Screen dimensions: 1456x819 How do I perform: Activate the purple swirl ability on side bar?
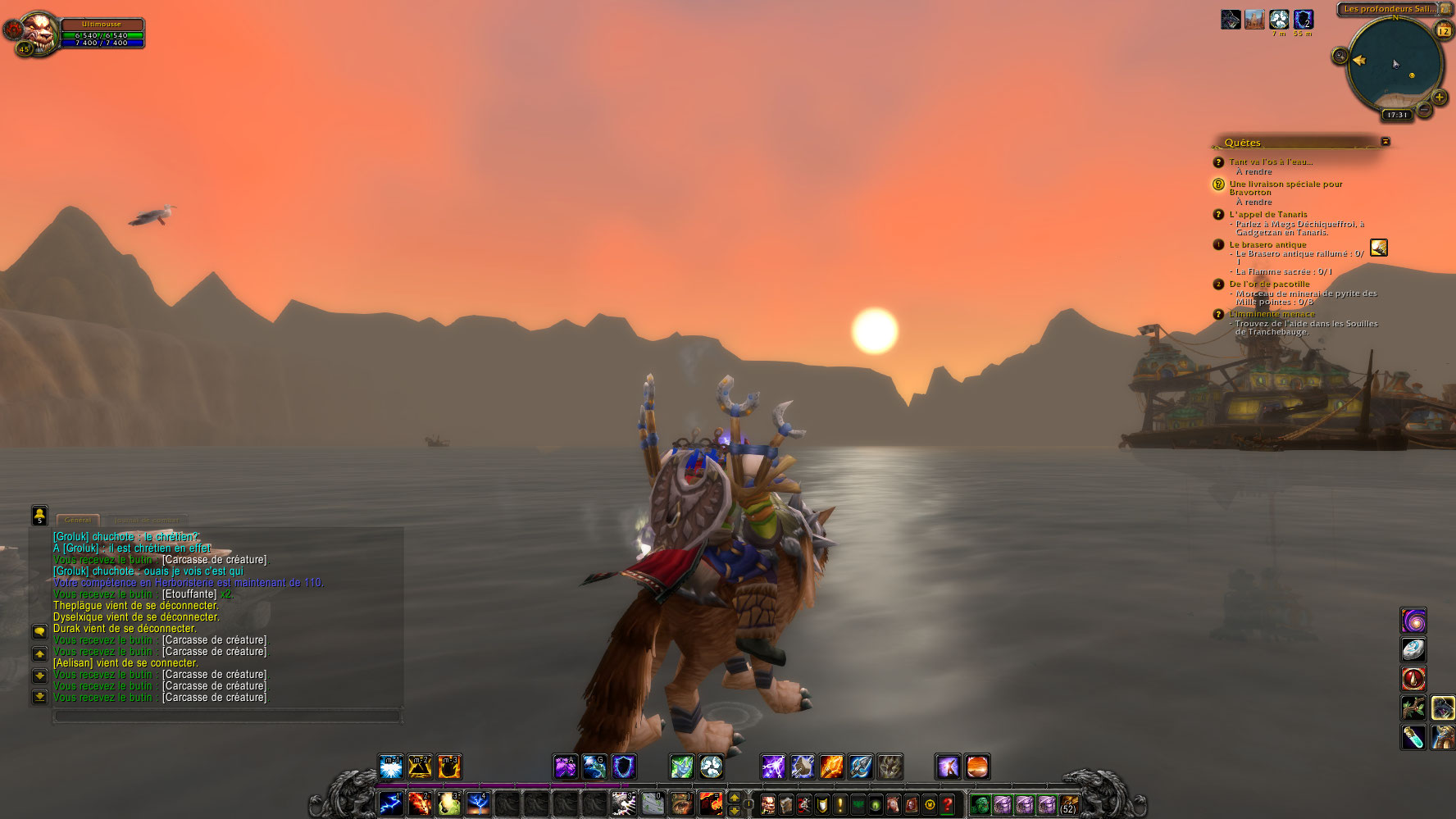(1413, 621)
